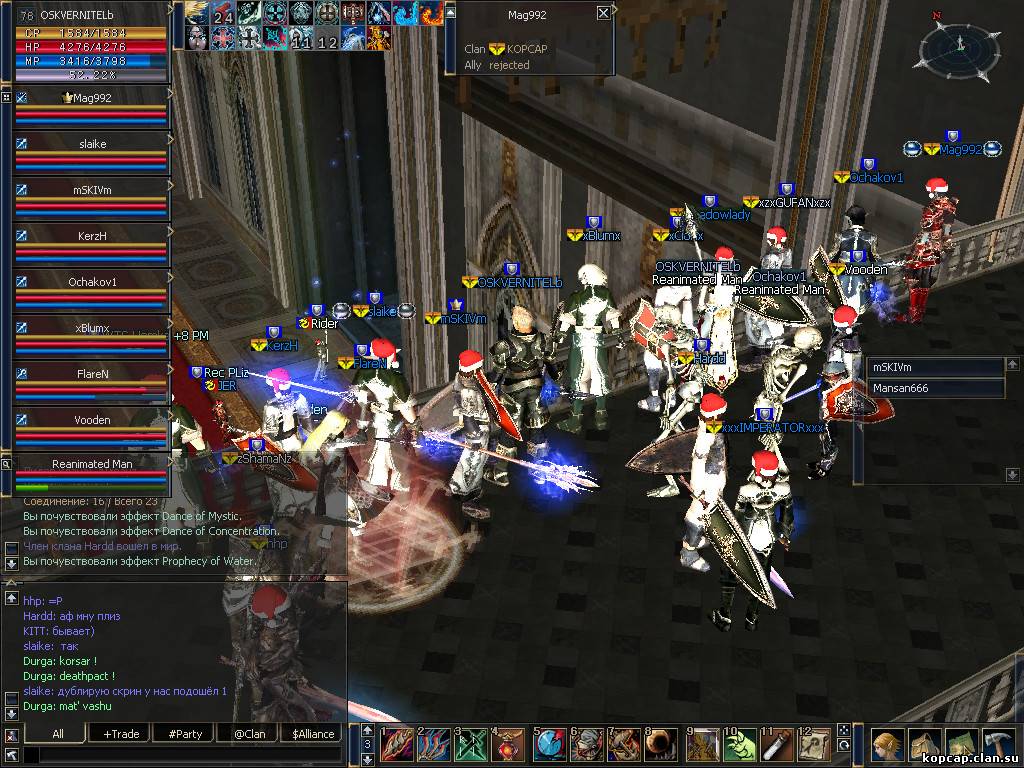1024x768 pixels.
Task: Open the #Party chat tab
Action: pos(185,734)
